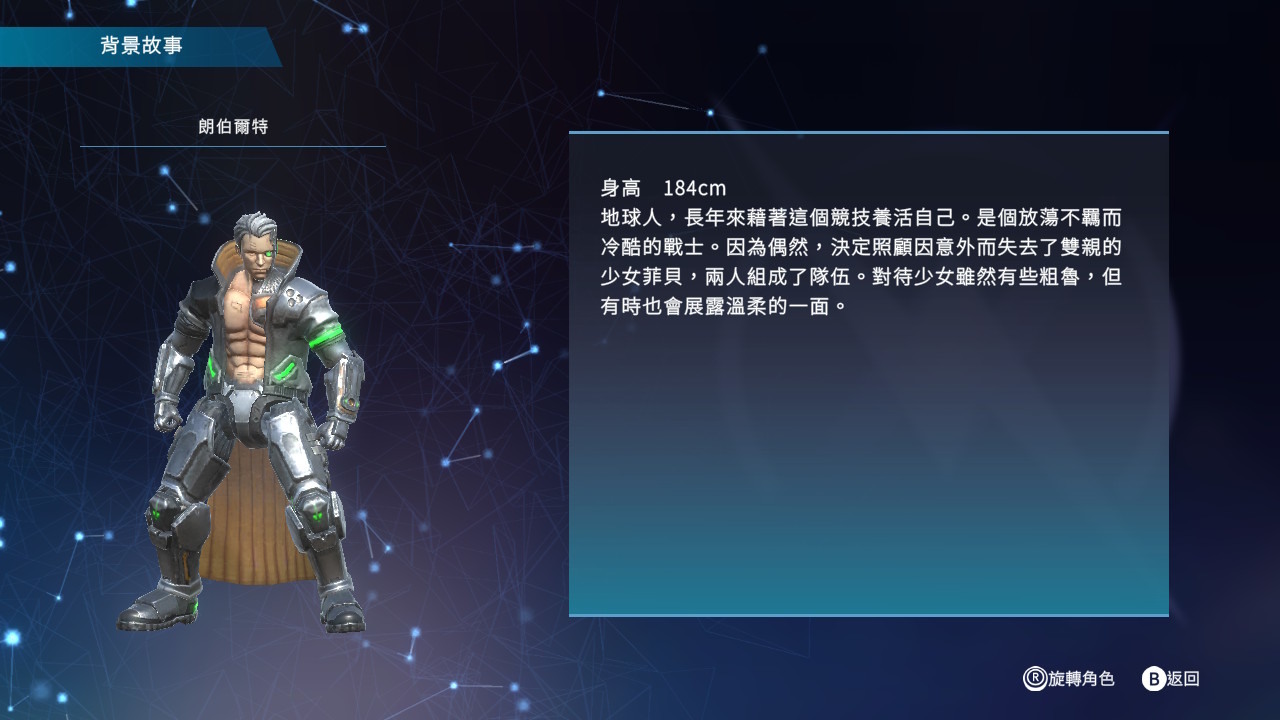This screenshot has height=720, width=1280.
Task: Select the character portrait of 朗伯爾特
Action: pos(250,400)
